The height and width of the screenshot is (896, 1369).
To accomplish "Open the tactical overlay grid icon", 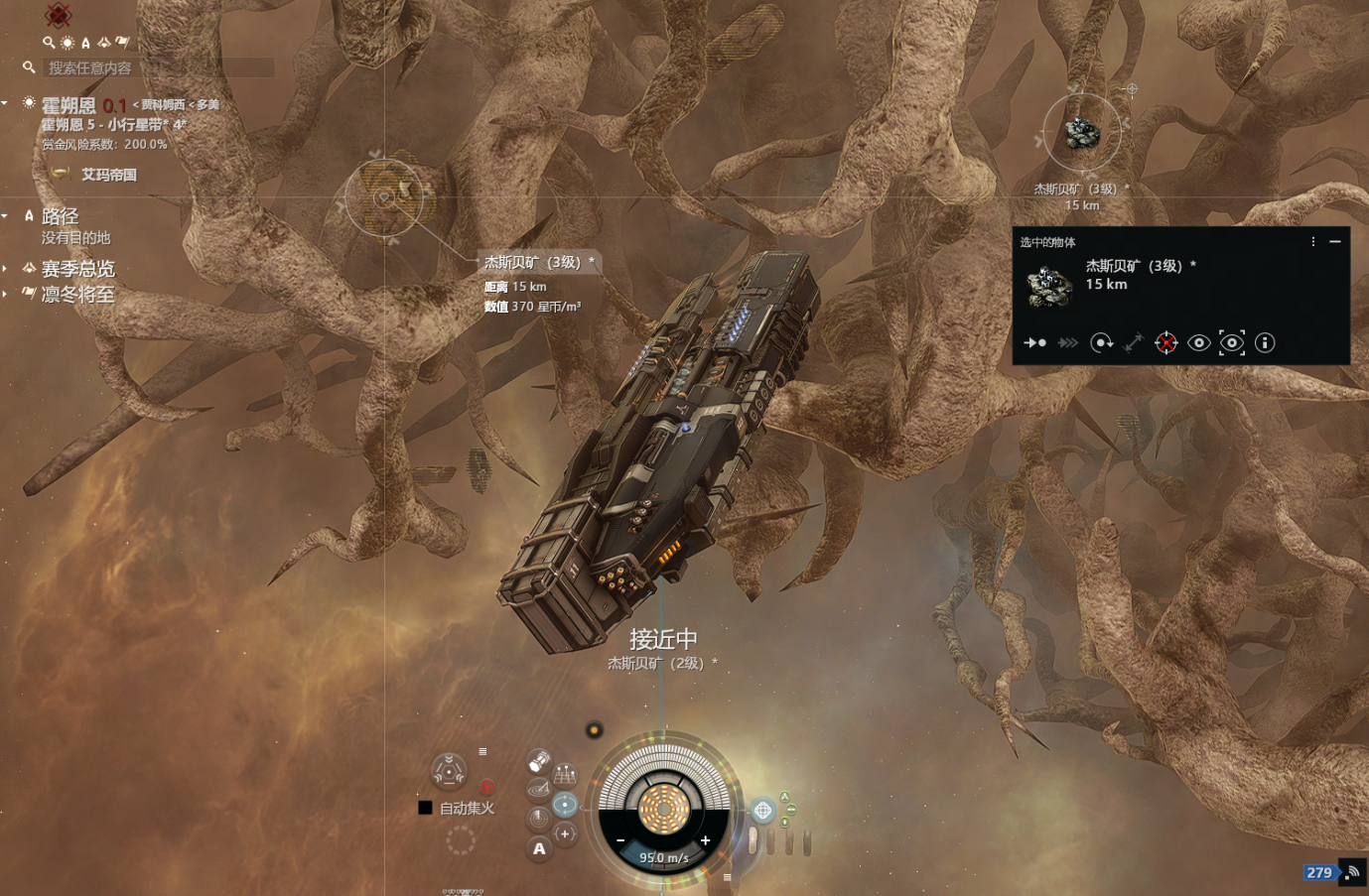I will pos(565,774).
